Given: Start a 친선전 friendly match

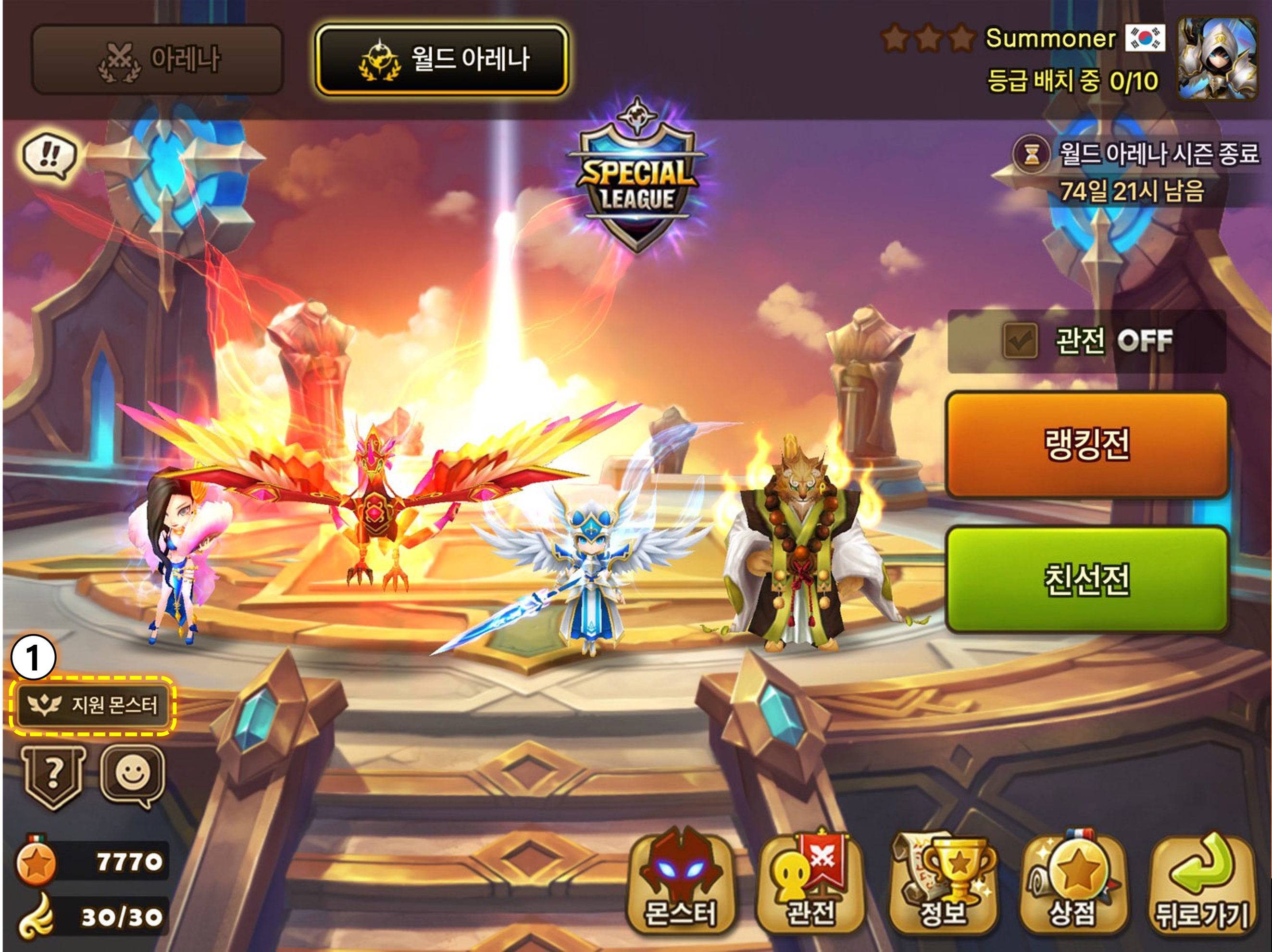Looking at the screenshot, I should [x=1087, y=579].
